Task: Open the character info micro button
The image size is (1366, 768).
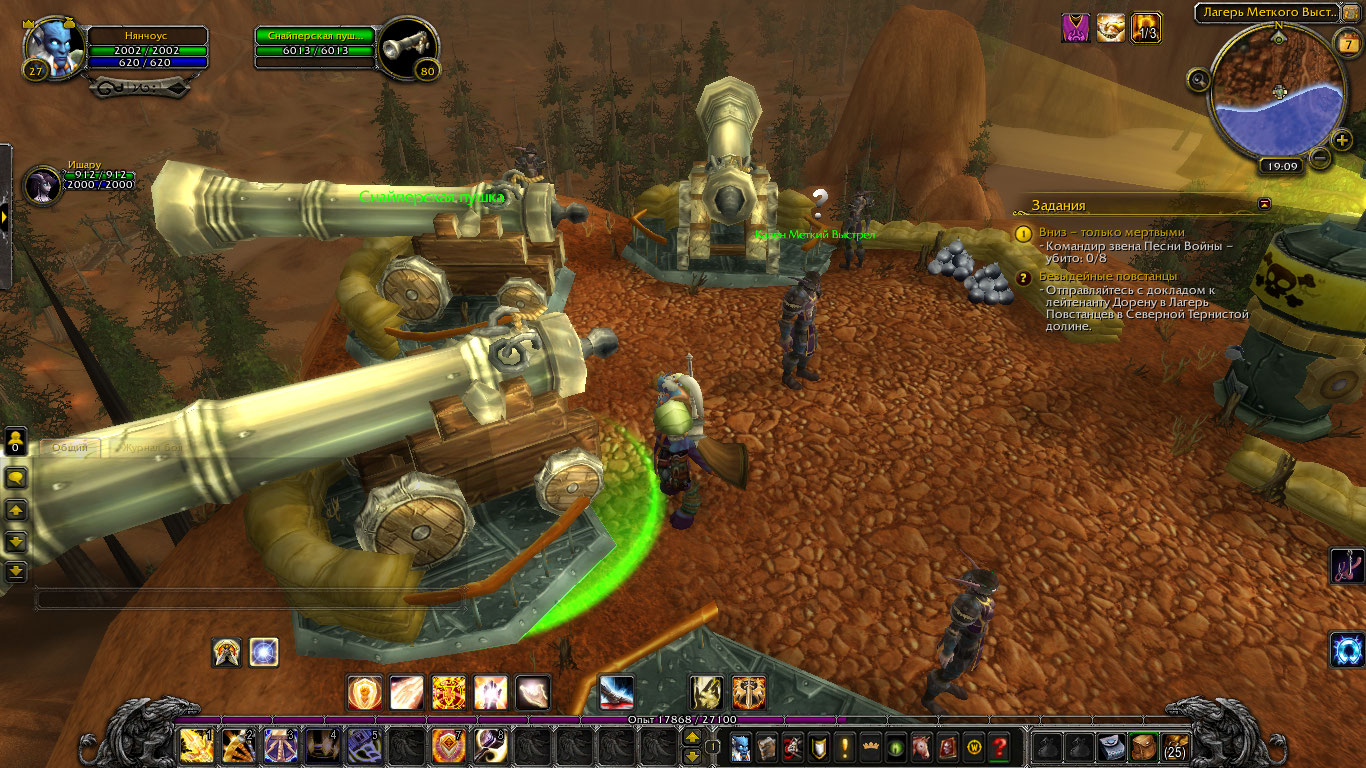Action: (740, 746)
